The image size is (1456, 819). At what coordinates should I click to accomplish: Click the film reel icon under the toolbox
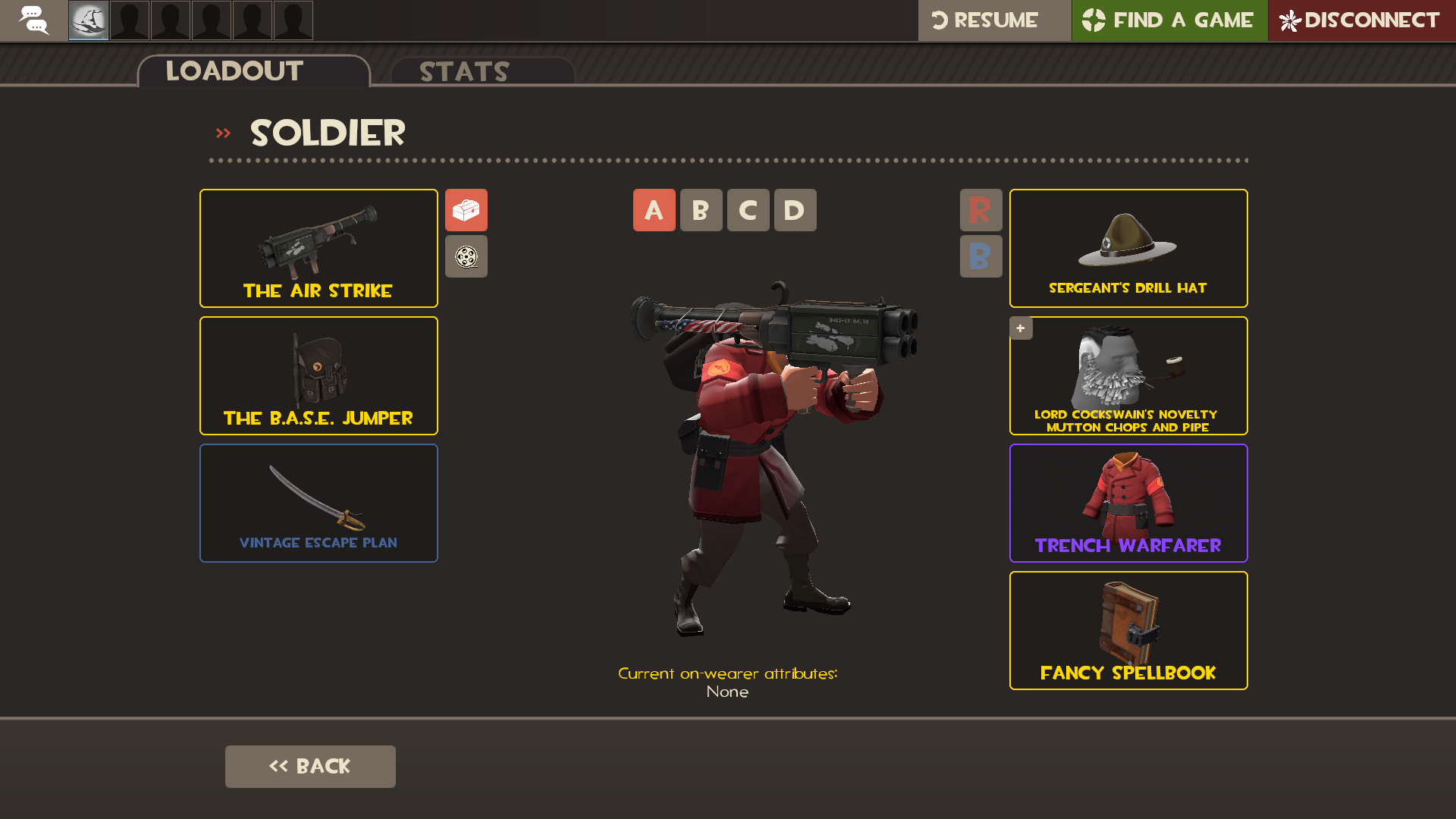pos(466,256)
